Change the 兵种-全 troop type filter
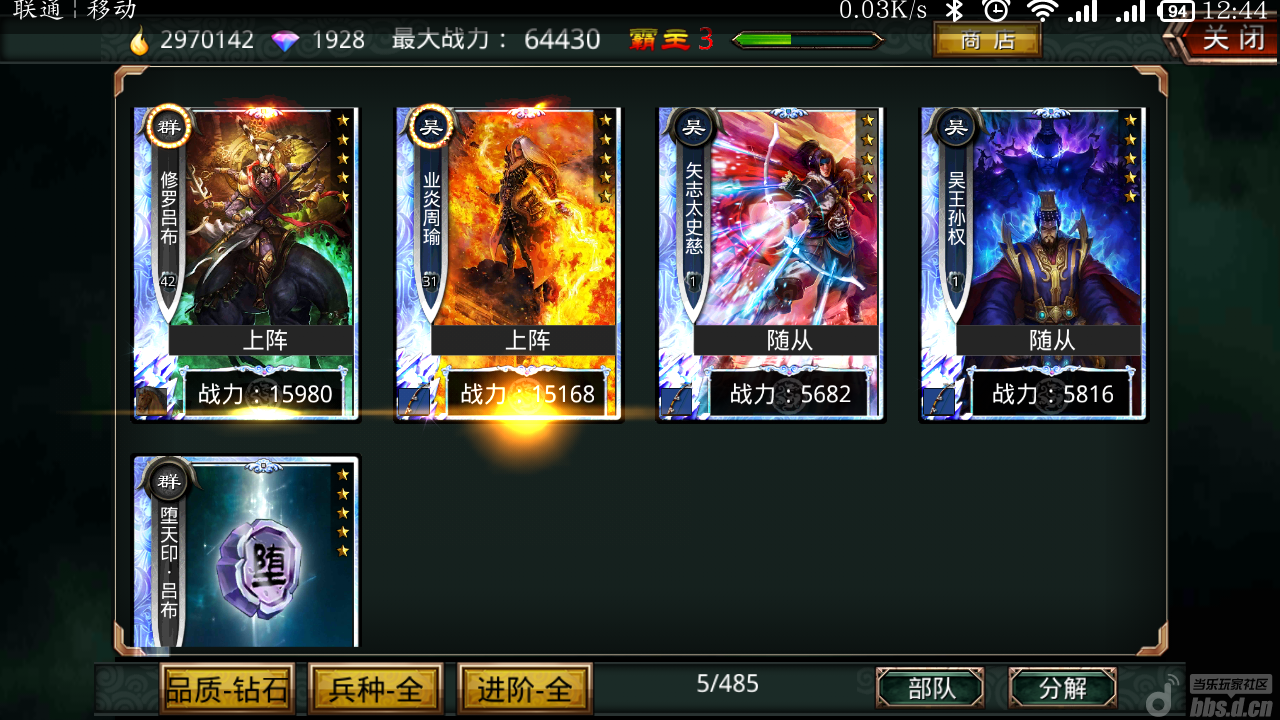Viewport: 1280px width, 720px height. (374, 689)
